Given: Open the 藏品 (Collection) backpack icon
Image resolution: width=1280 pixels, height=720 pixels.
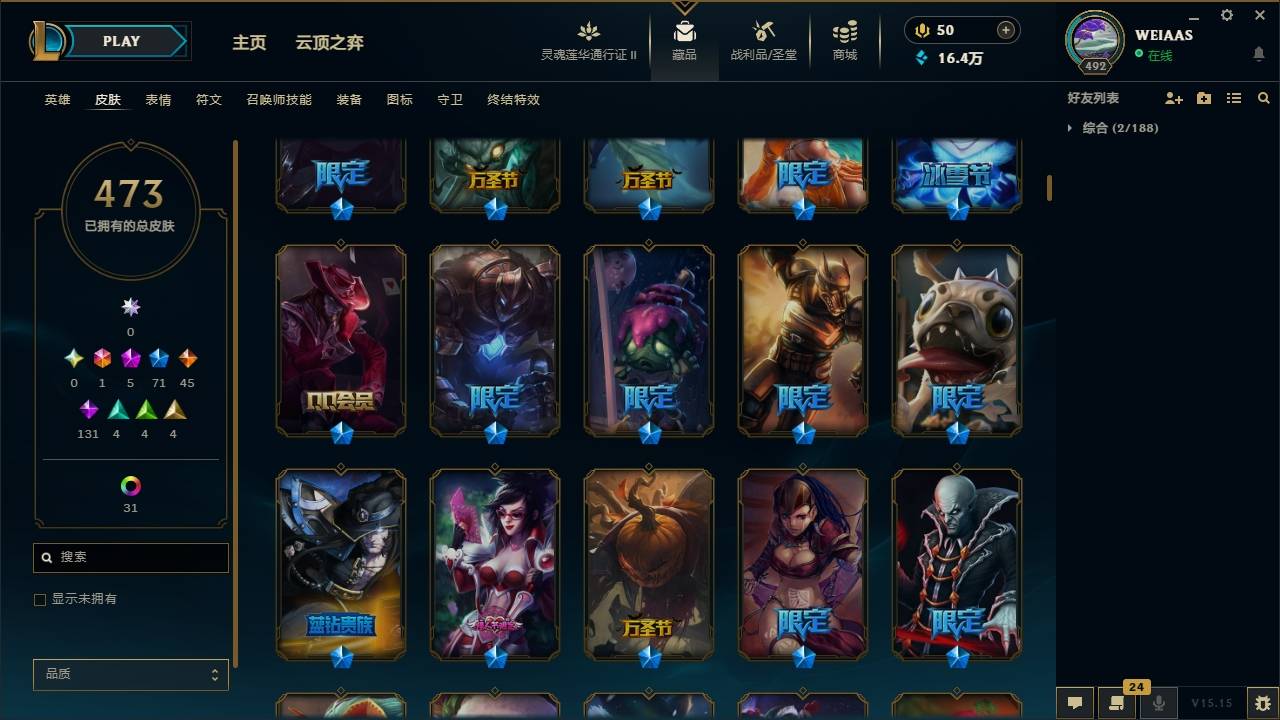Looking at the screenshot, I should 684,30.
